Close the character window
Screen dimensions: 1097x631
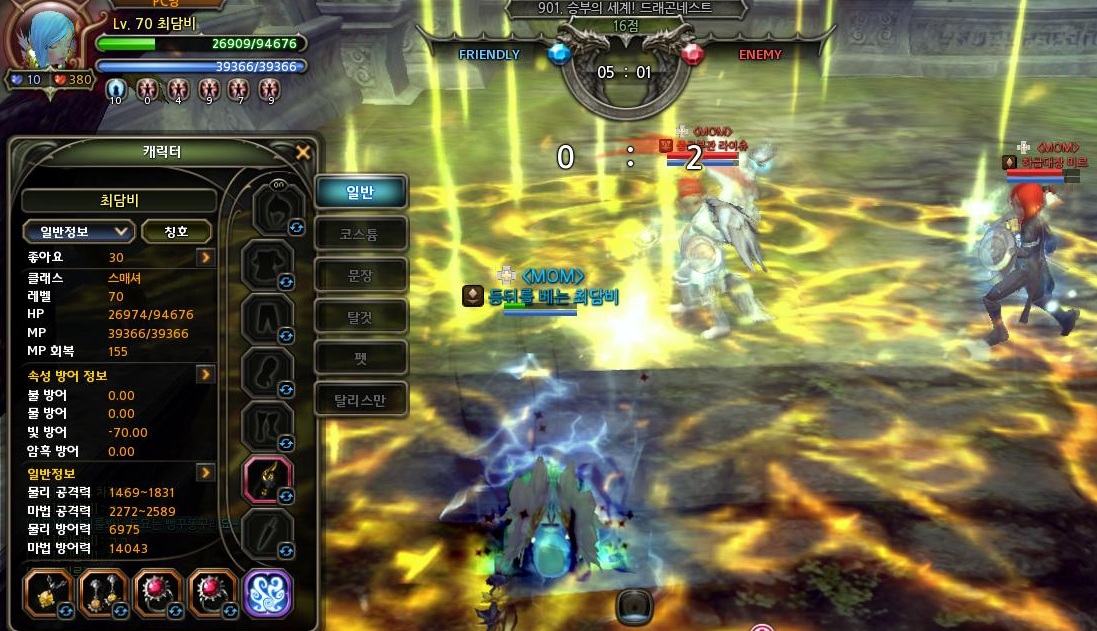pos(303,153)
